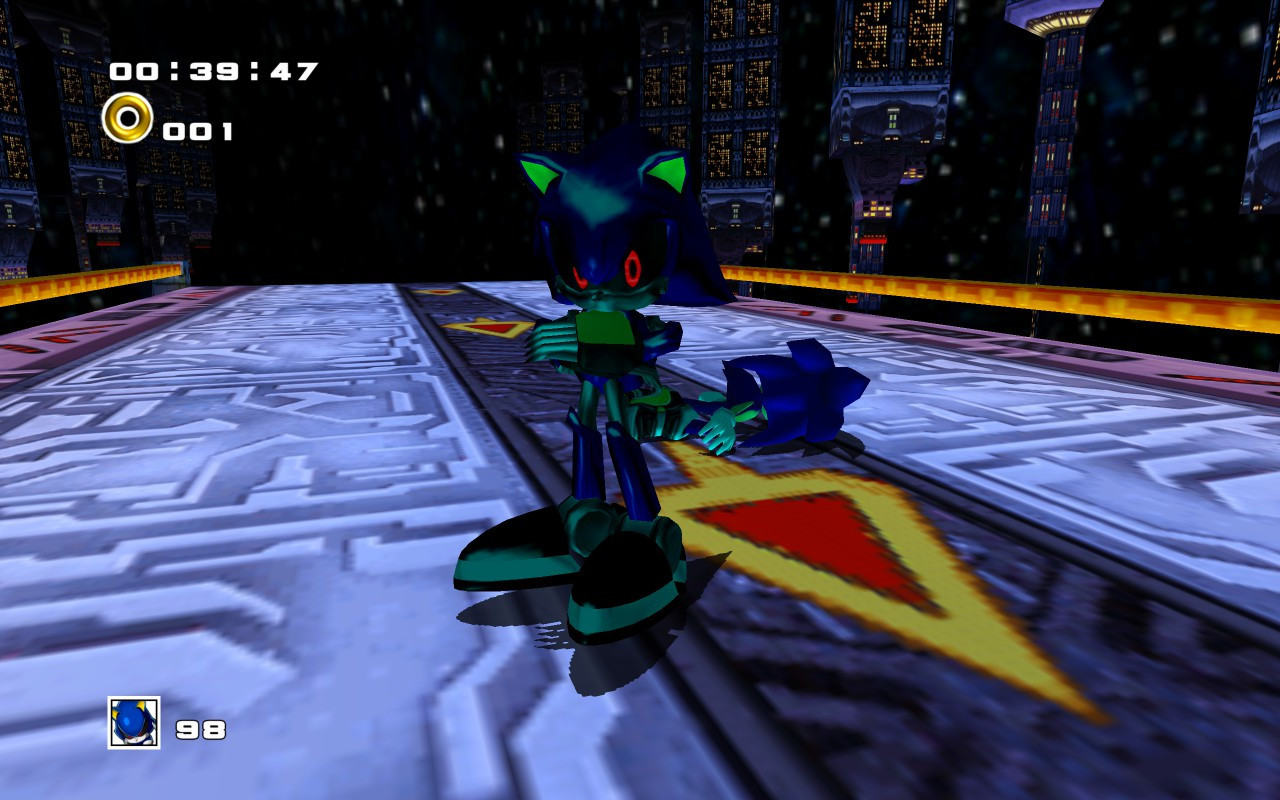Click Metal Sonic's red eye

click(632, 268)
